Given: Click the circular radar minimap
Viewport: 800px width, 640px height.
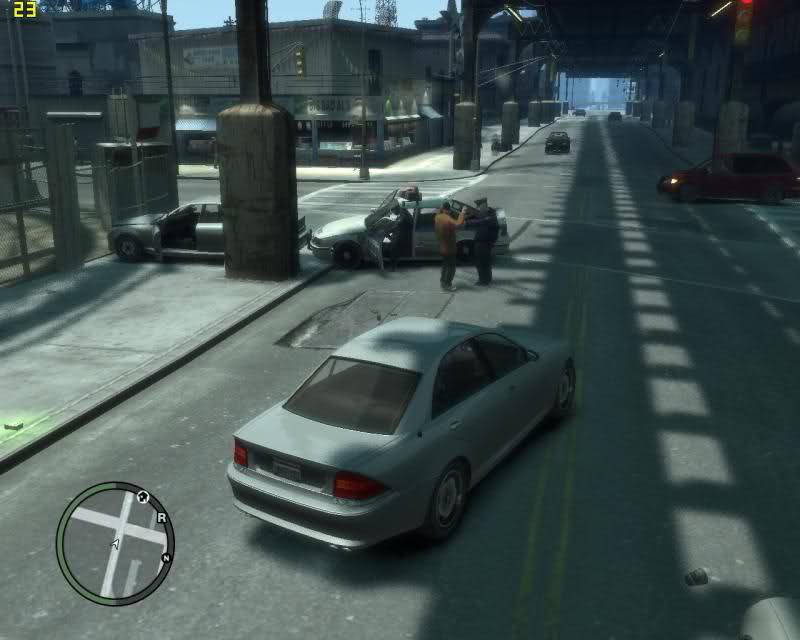Looking at the screenshot, I should (x=115, y=542).
